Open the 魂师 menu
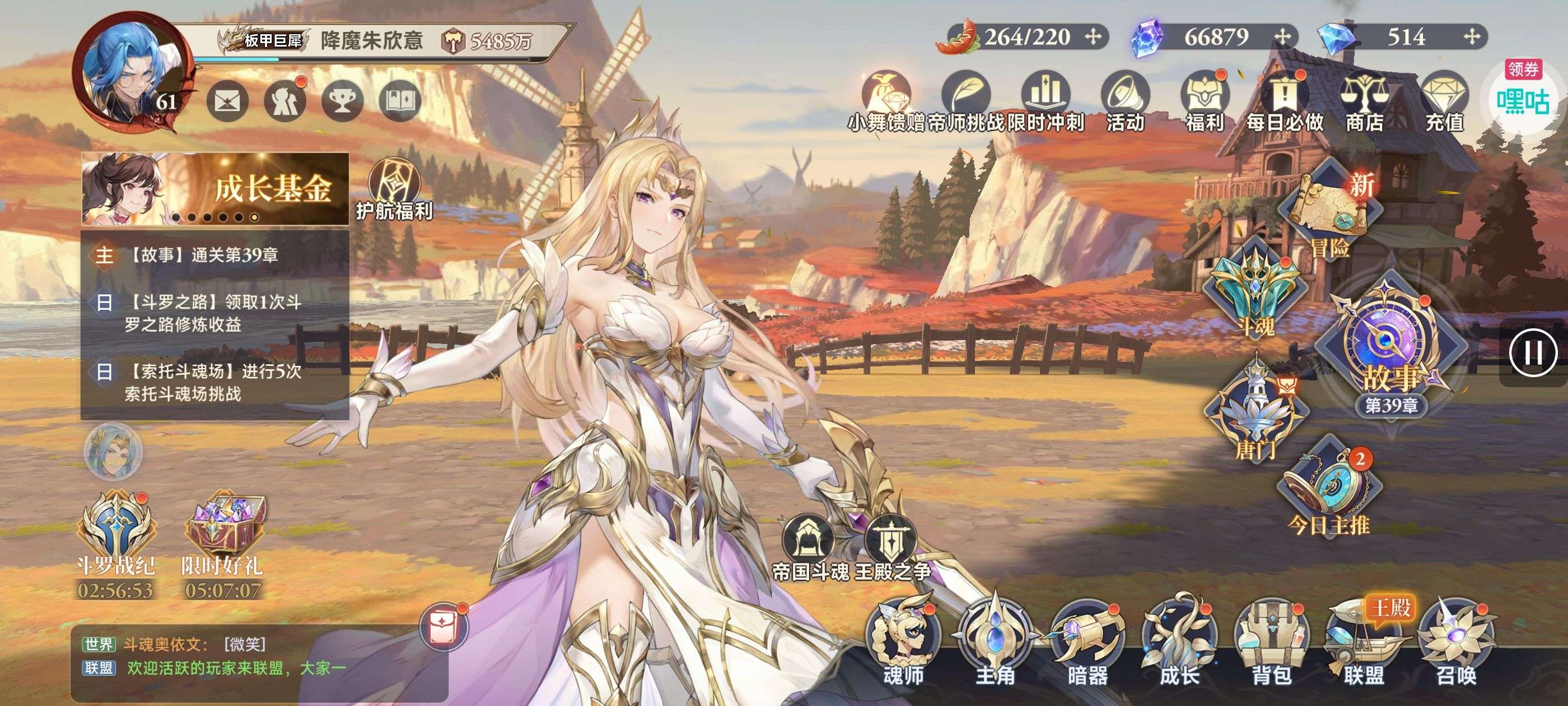Image resolution: width=1568 pixels, height=706 pixels. tap(903, 640)
